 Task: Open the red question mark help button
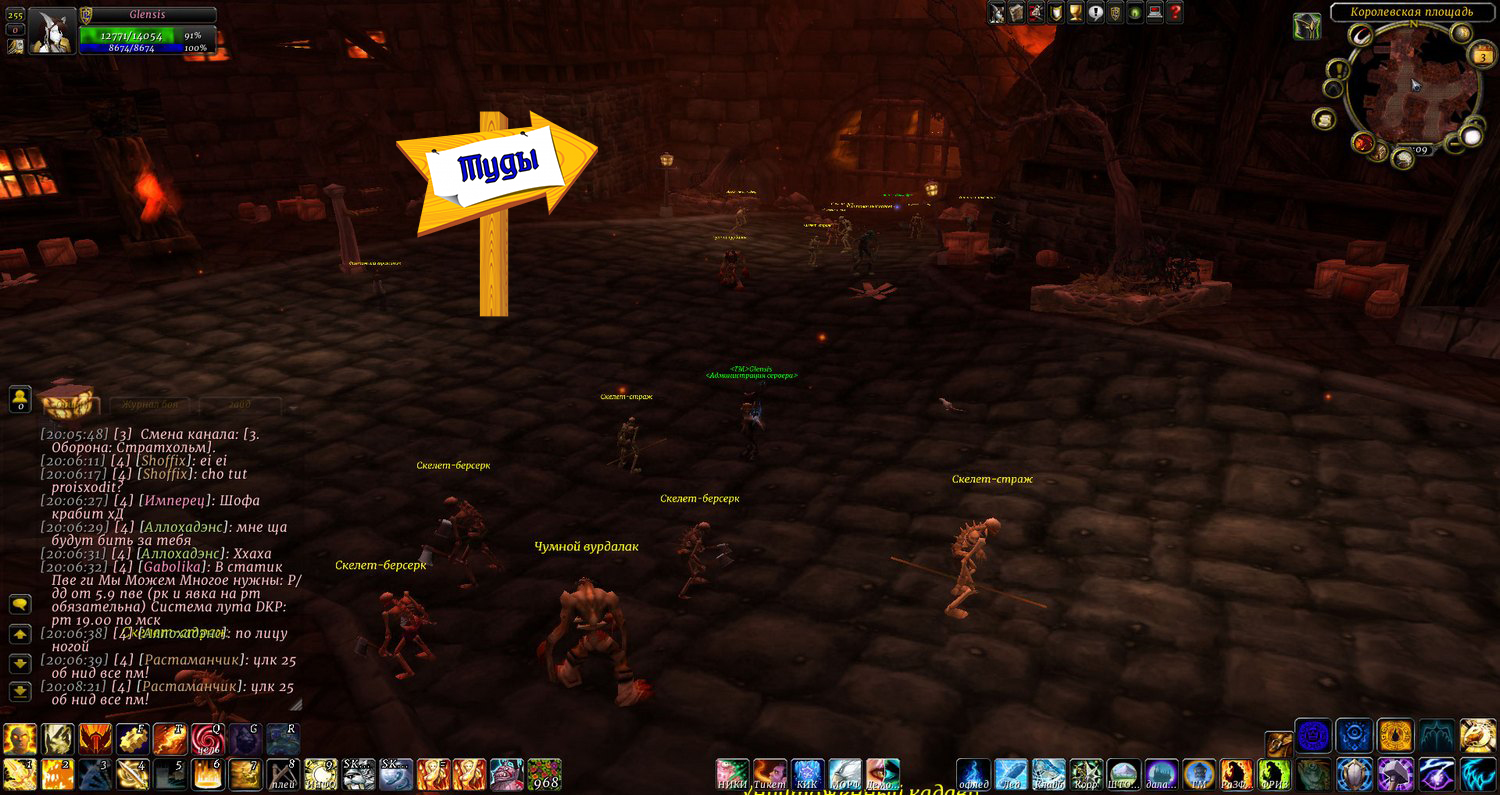1175,13
